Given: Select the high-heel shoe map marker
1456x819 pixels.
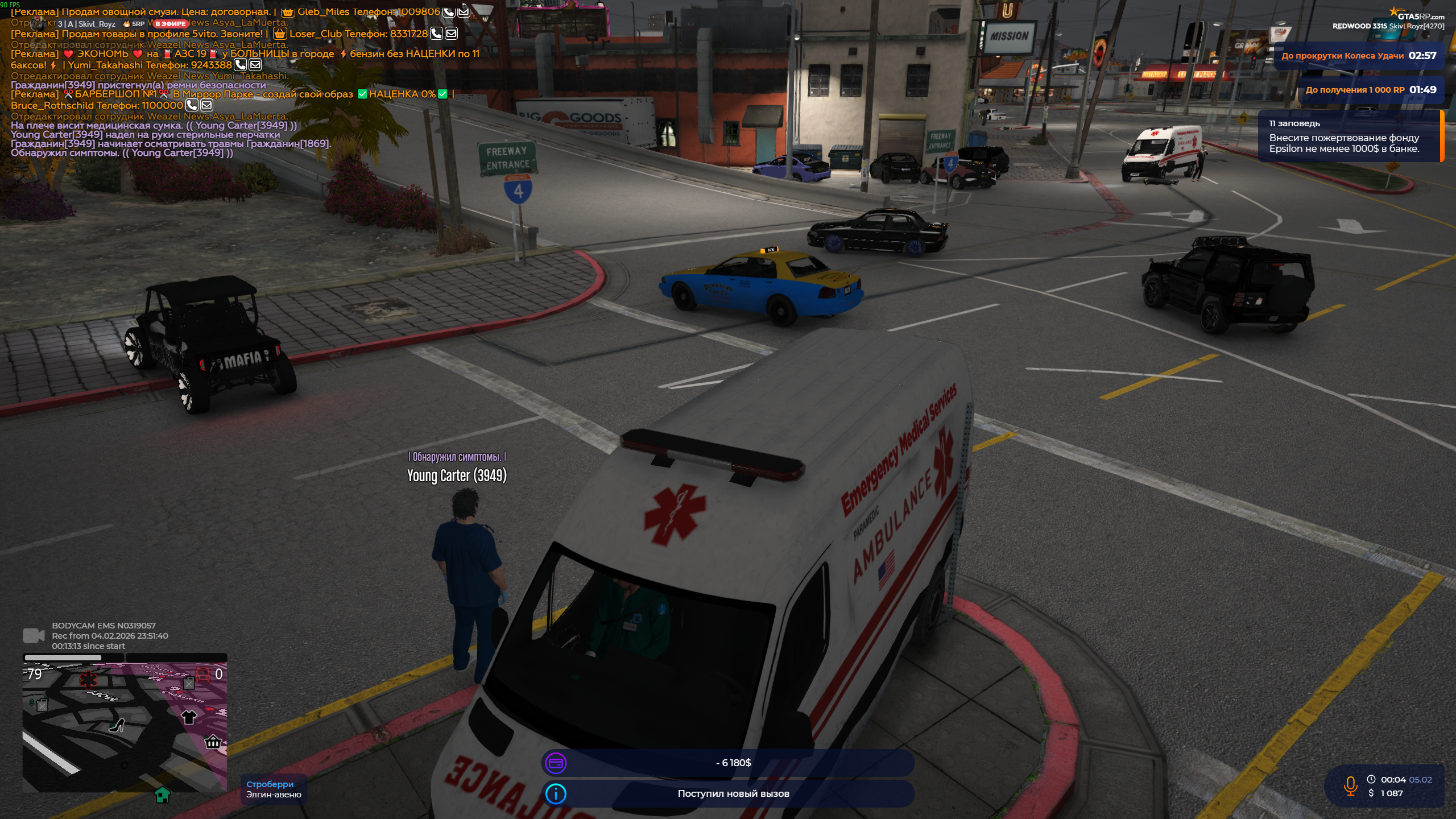Looking at the screenshot, I should click(118, 725).
